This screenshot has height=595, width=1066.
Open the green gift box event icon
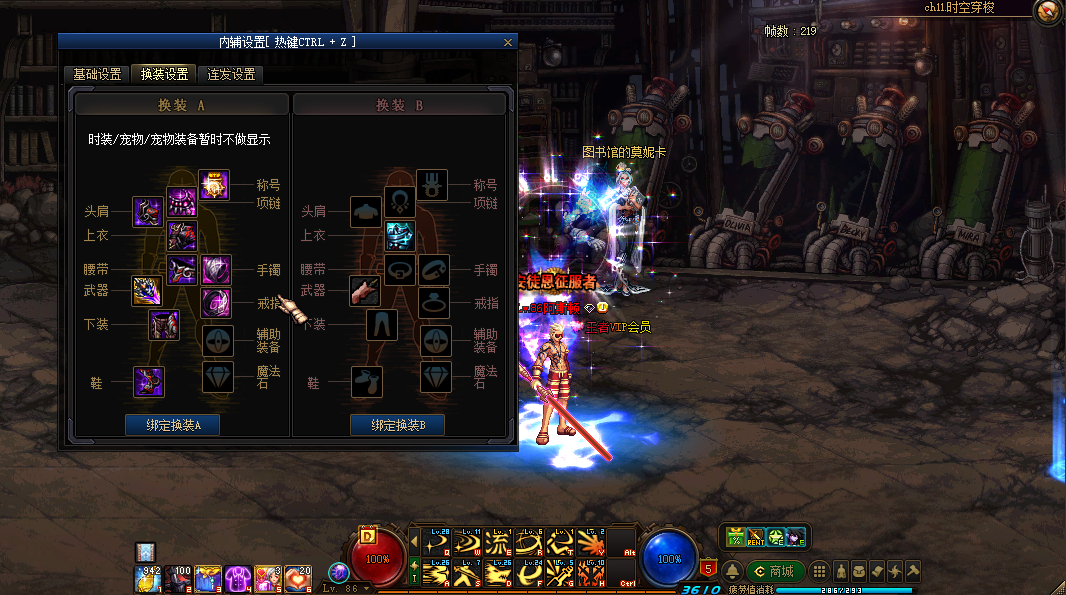coord(736,537)
